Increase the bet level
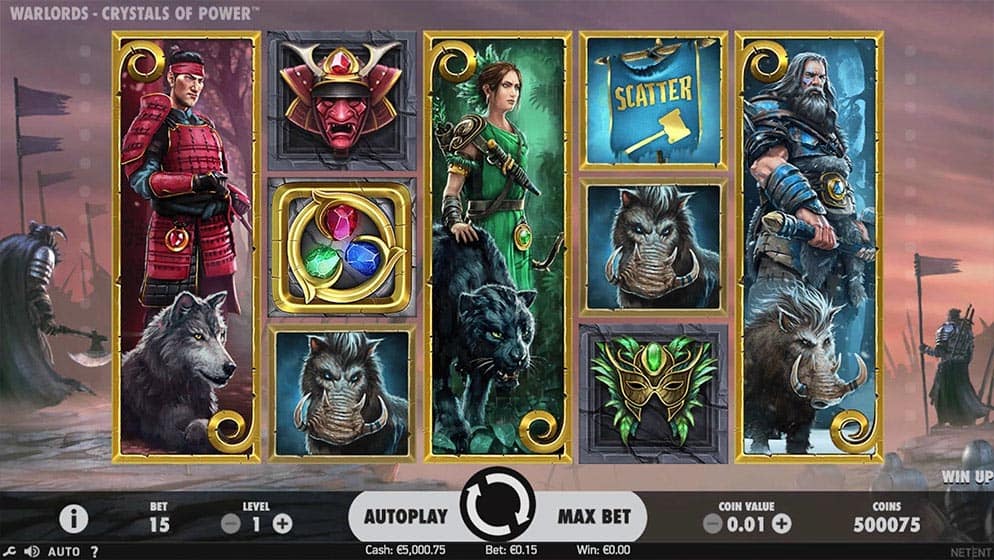This screenshot has height=560, width=994. pos(282,522)
